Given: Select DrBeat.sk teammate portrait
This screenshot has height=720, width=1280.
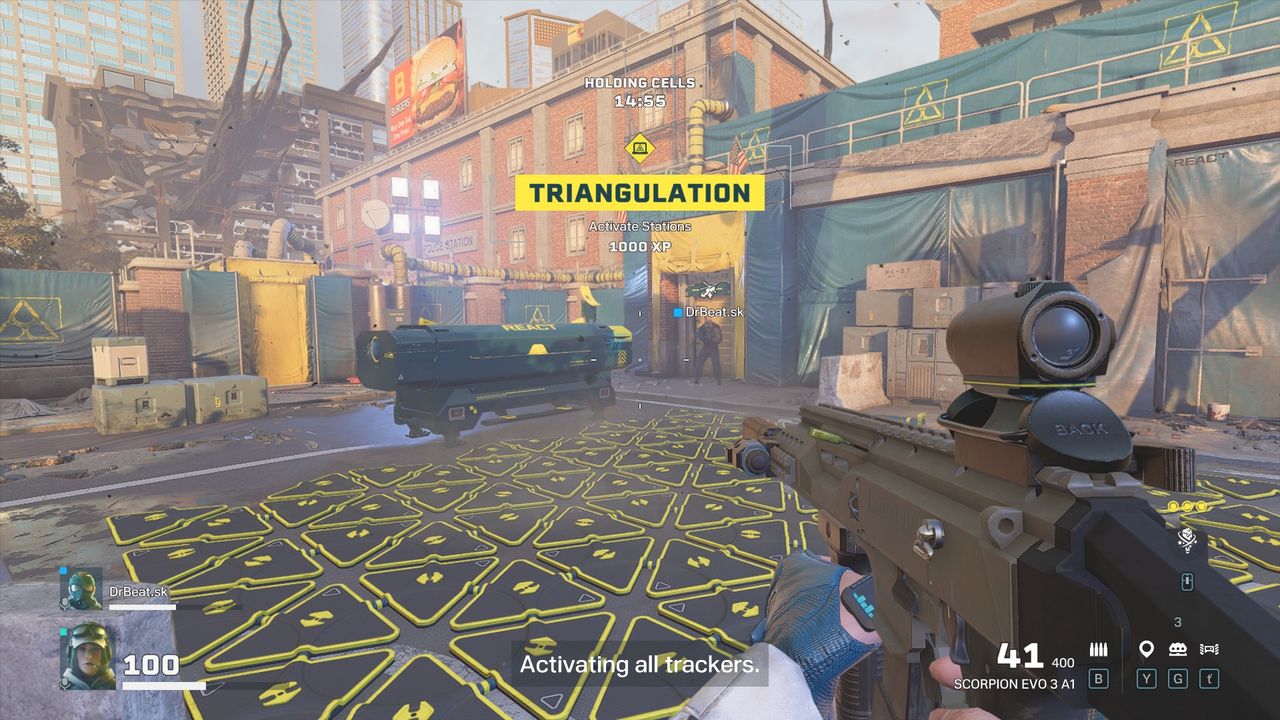Looking at the screenshot, I should tap(81, 590).
